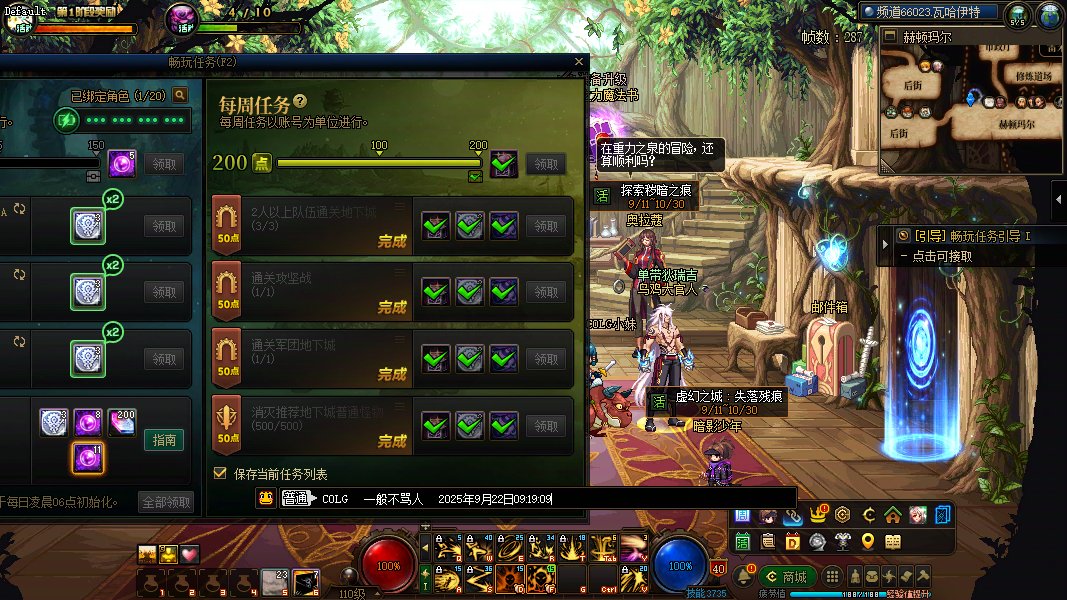Viewport: 1067px width, 600px height.
Task: Click the orange map pin icon
Action: click(x=868, y=541)
